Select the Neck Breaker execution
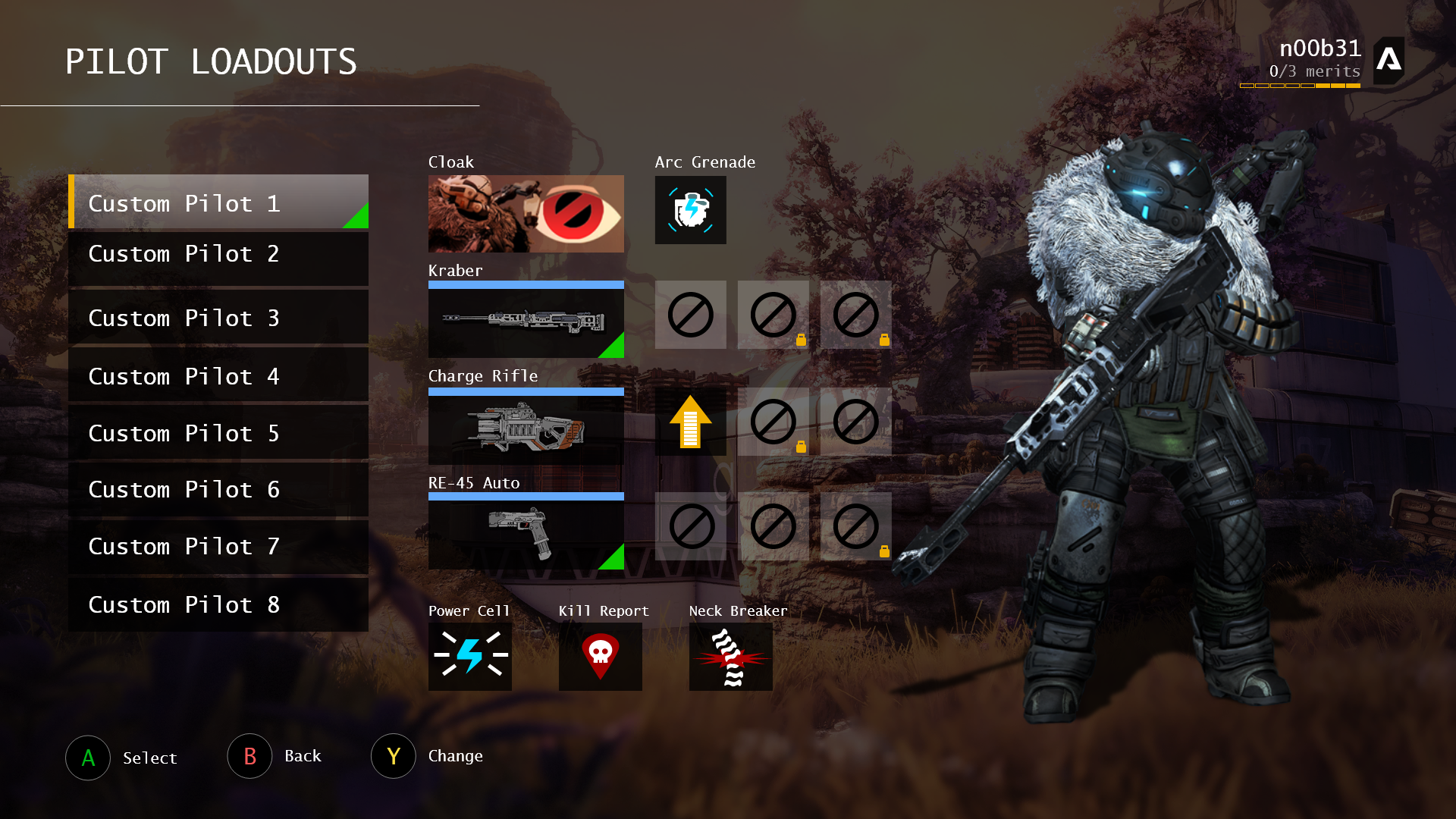The image size is (1456, 819). coord(730,657)
